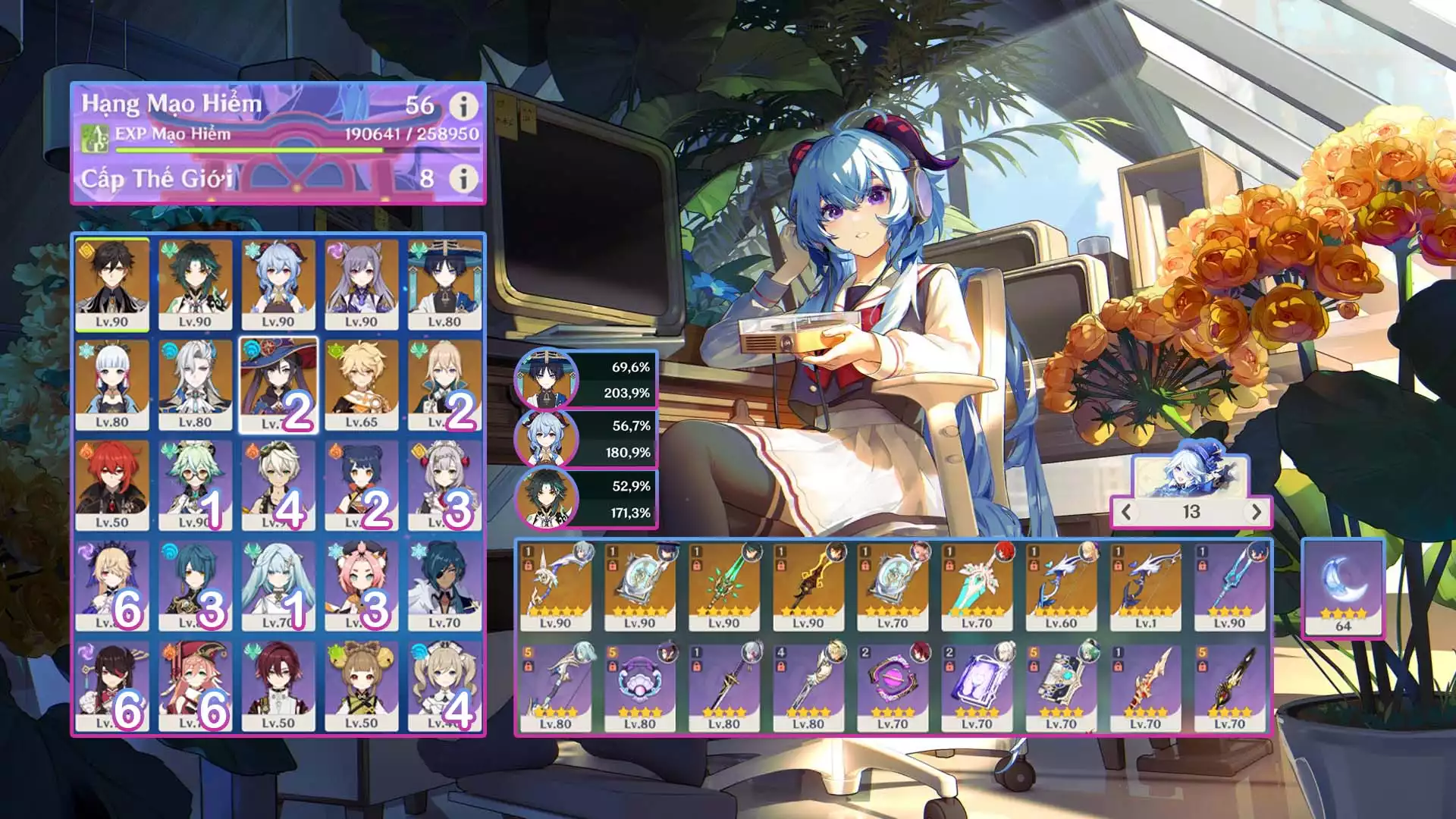
Task: Open the Adventure Rank info icon
Action: click(x=463, y=106)
